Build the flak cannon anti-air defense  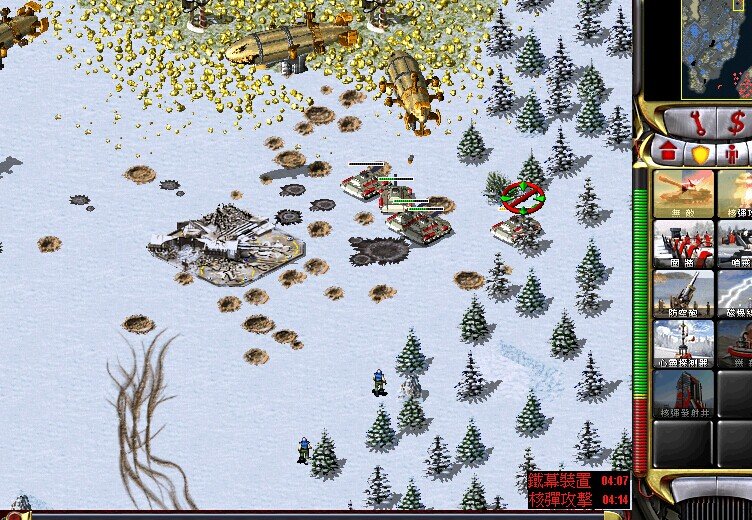[x=684, y=294]
